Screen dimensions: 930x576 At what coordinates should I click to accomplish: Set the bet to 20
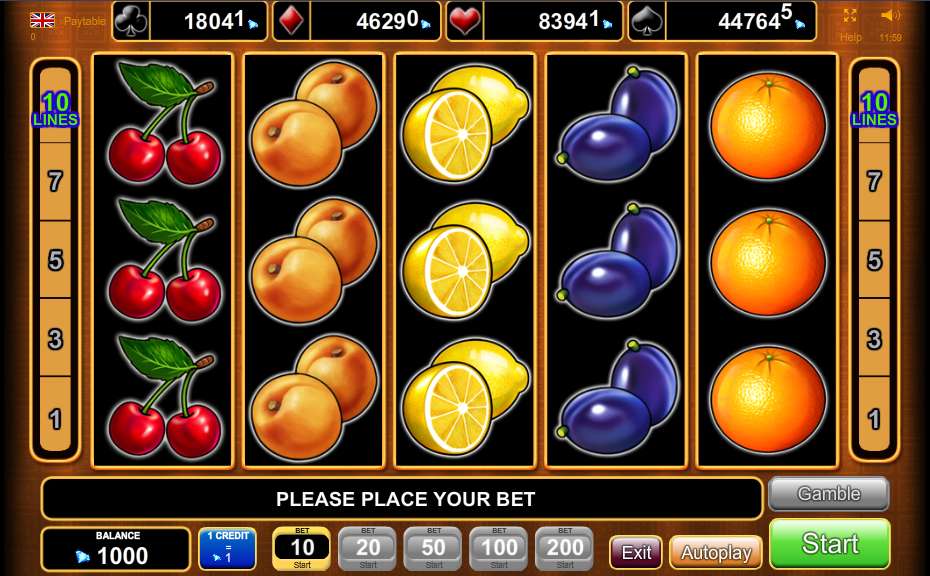(368, 548)
